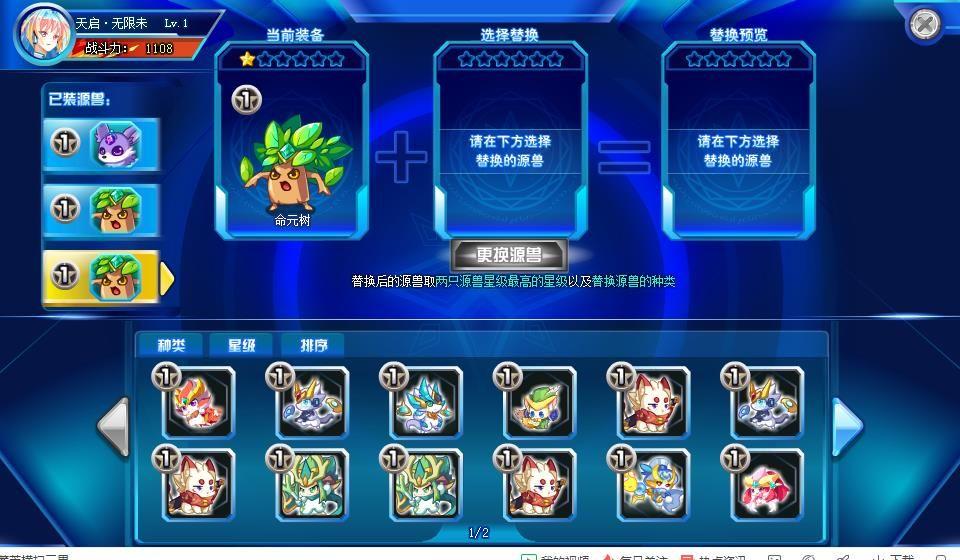Select the equipped purple fox beast slot
The image size is (960, 560).
[102, 144]
